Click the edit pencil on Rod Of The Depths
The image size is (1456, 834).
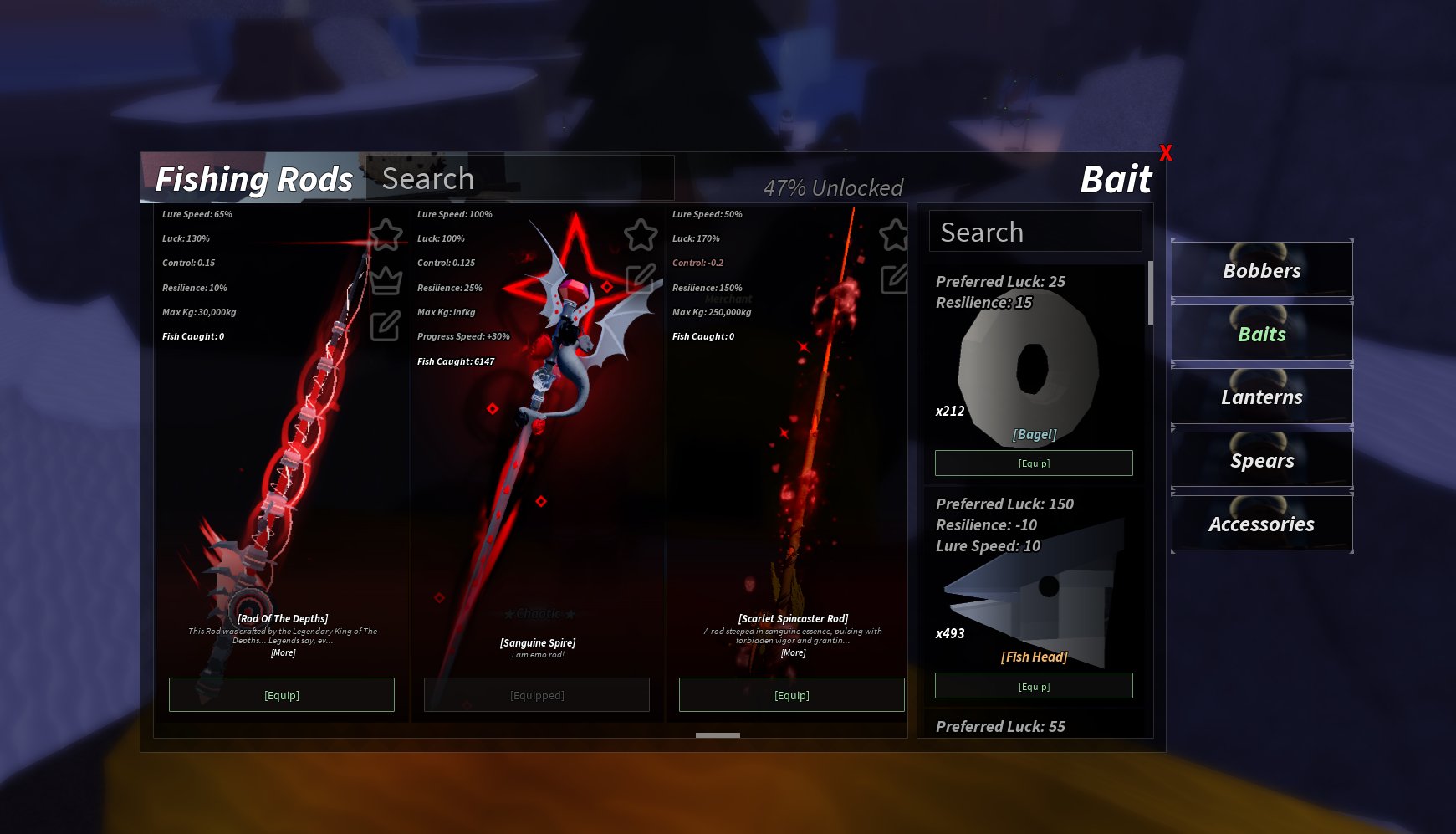pyautogui.click(x=386, y=325)
